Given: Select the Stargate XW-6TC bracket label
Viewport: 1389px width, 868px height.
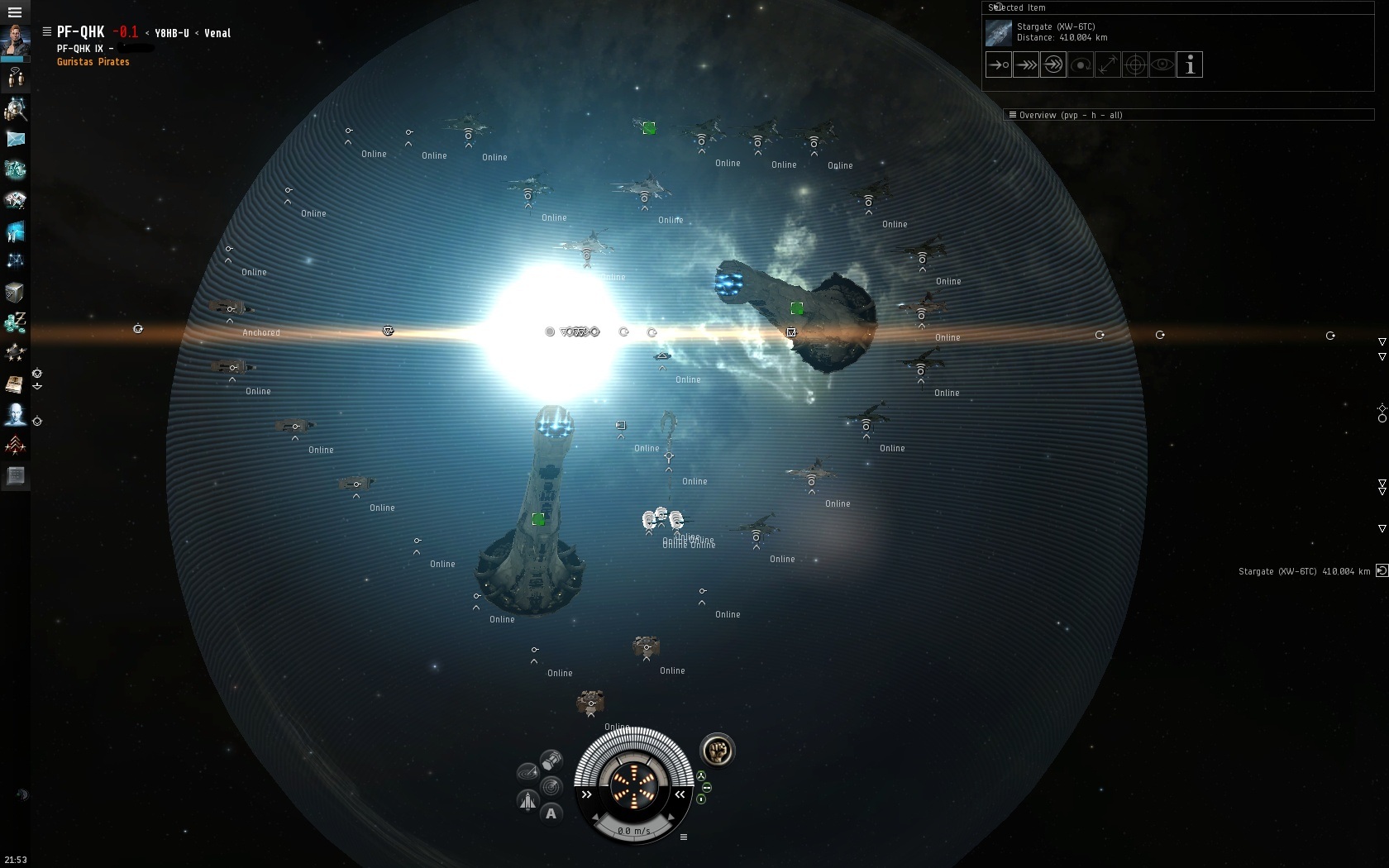Looking at the screenshot, I should pos(1303,571).
